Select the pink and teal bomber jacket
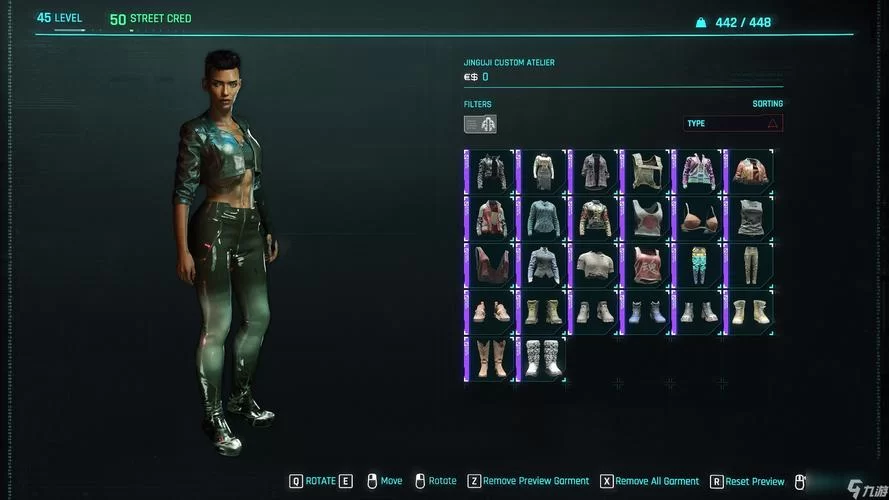This screenshot has width=889, height=500. [699, 171]
